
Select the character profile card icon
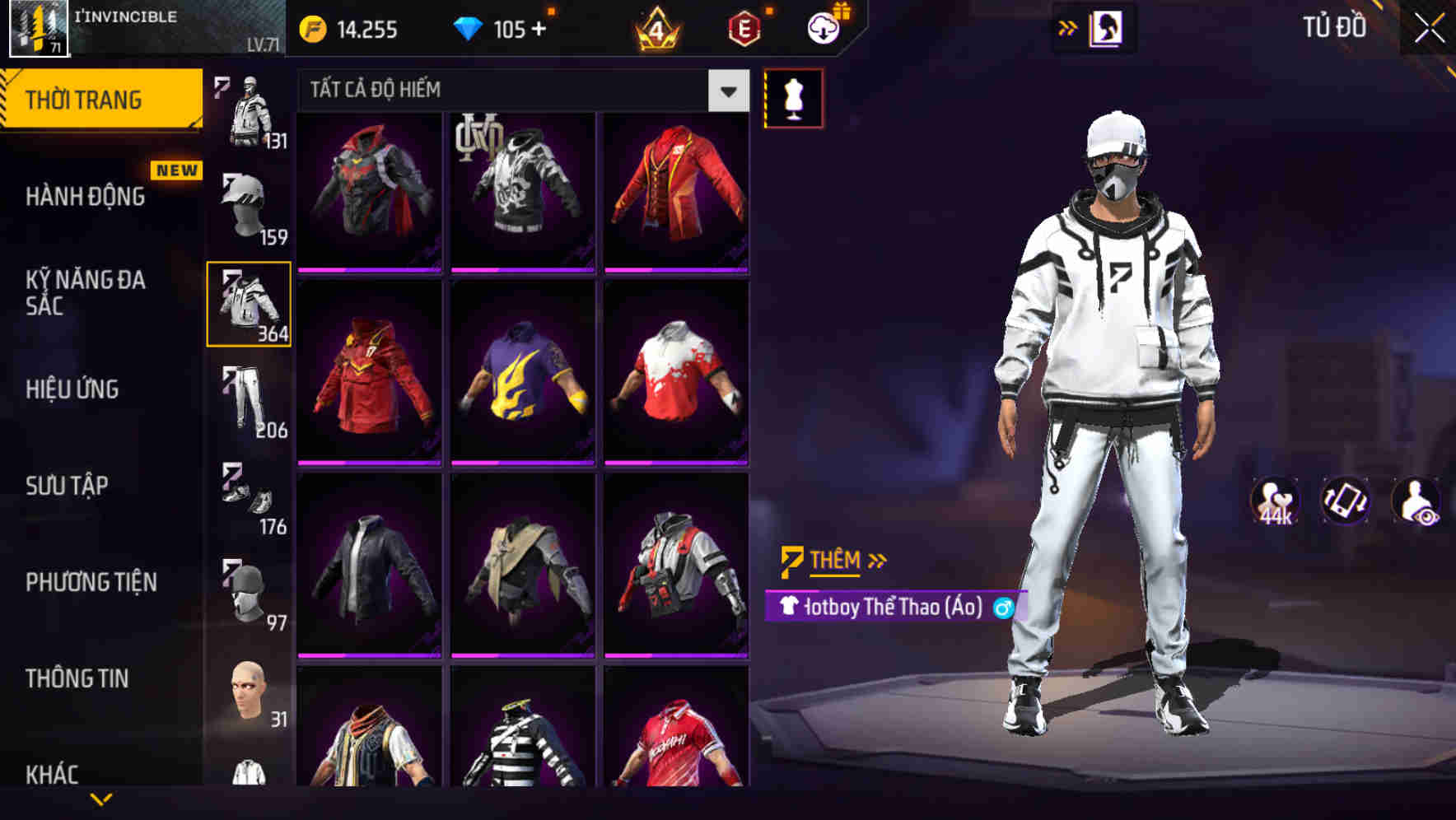(1108, 27)
